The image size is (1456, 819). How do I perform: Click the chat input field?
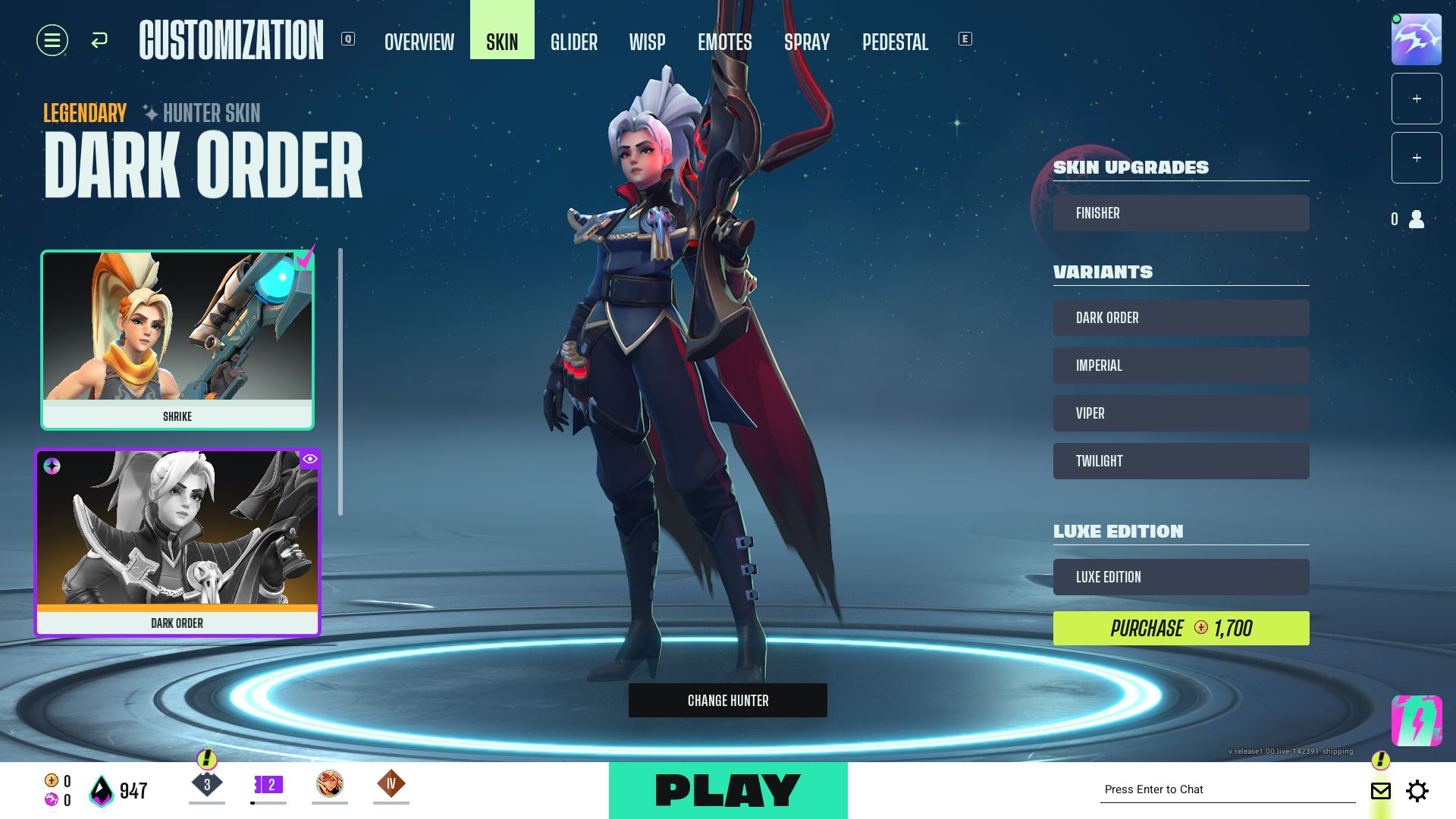click(x=1226, y=789)
